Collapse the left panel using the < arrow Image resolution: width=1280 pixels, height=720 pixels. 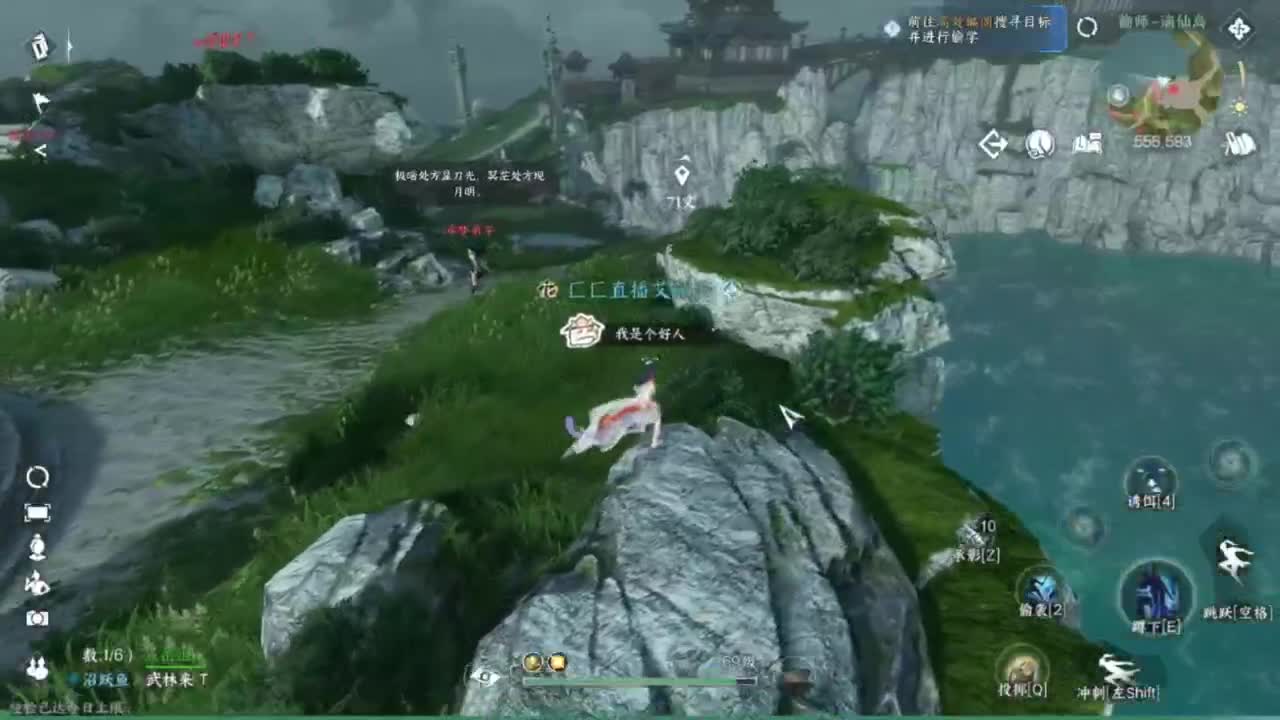[x=40, y=148]
